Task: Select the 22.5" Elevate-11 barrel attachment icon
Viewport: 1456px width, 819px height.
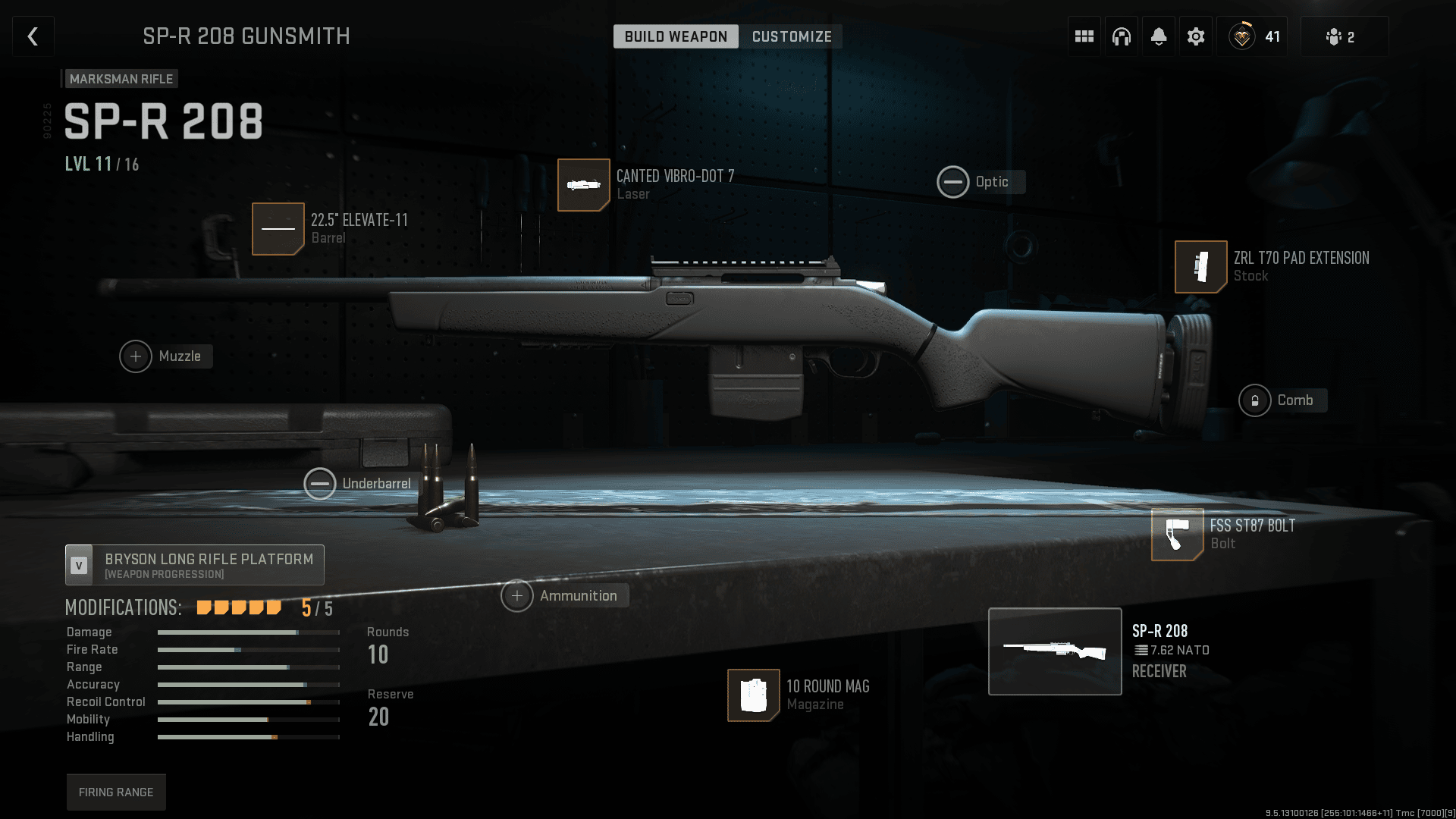Action: 278,228
